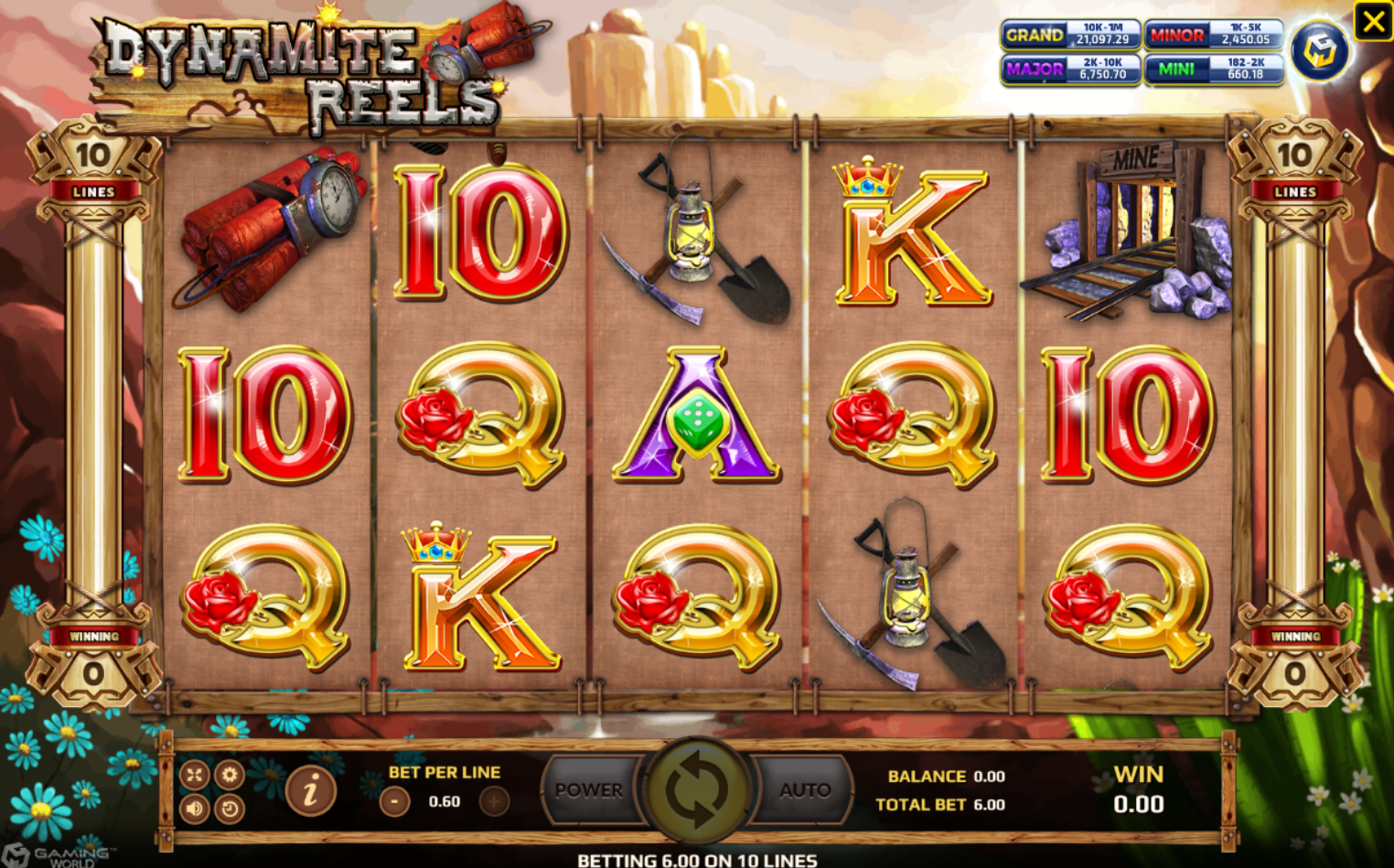Click the Gaming World logo top right
The height and width of the screenshot is (868, 1394).
pos(1321,49)
